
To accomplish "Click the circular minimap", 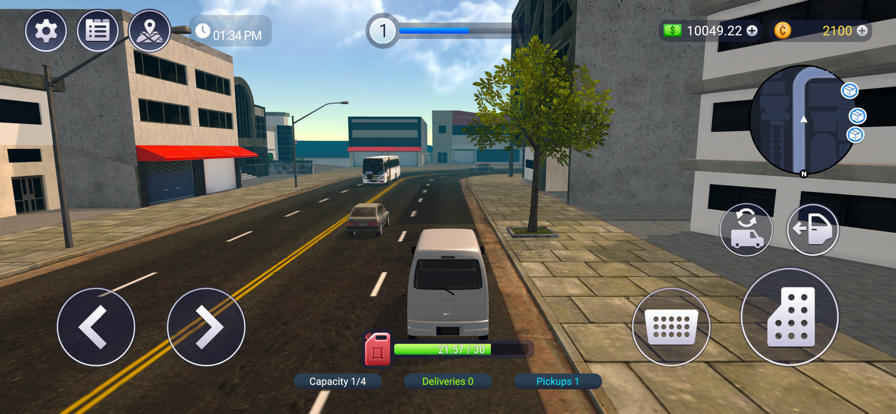I will (x=803, y=119).
